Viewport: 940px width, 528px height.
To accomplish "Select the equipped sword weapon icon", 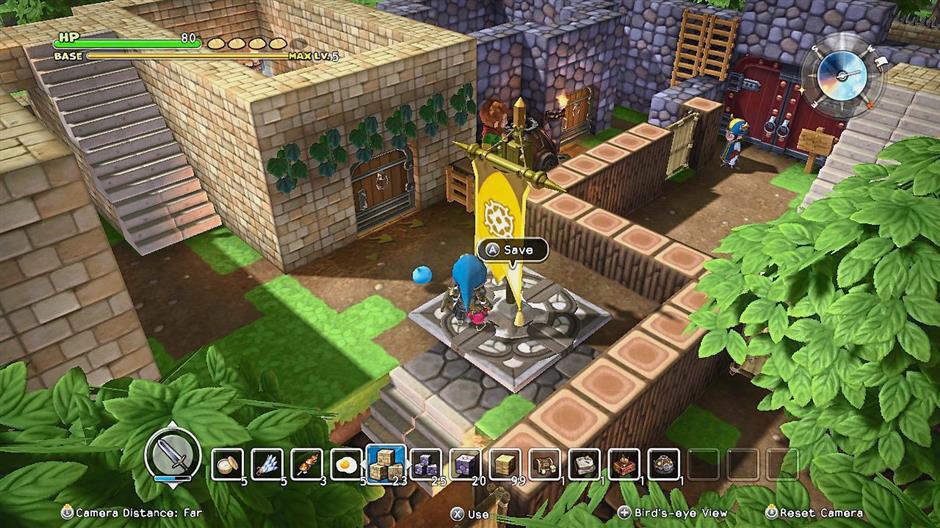I will coord(173,458).
